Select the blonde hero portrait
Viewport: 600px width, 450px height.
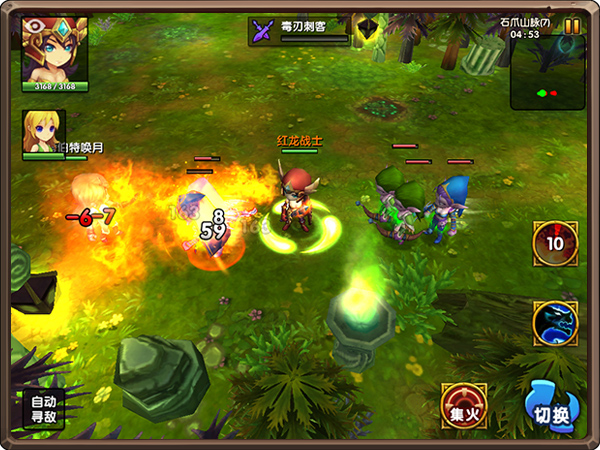pyautogui.click(x=43, y=133)
